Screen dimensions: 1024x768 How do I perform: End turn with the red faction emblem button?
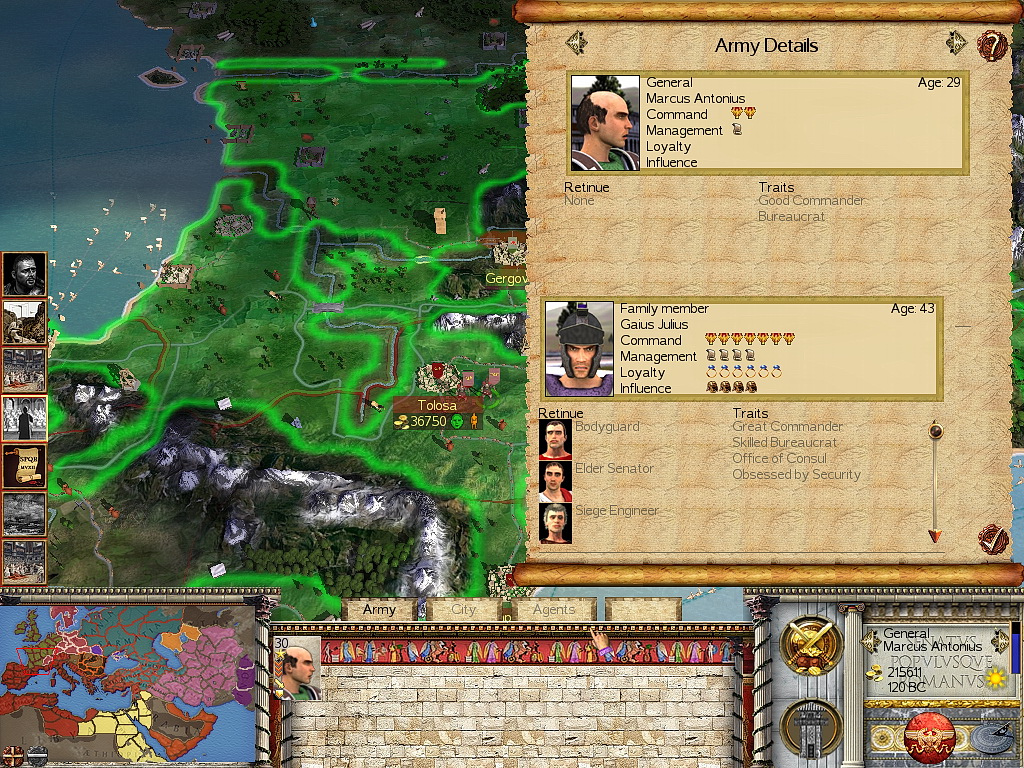pyautogui.click(x=928, y=738)
